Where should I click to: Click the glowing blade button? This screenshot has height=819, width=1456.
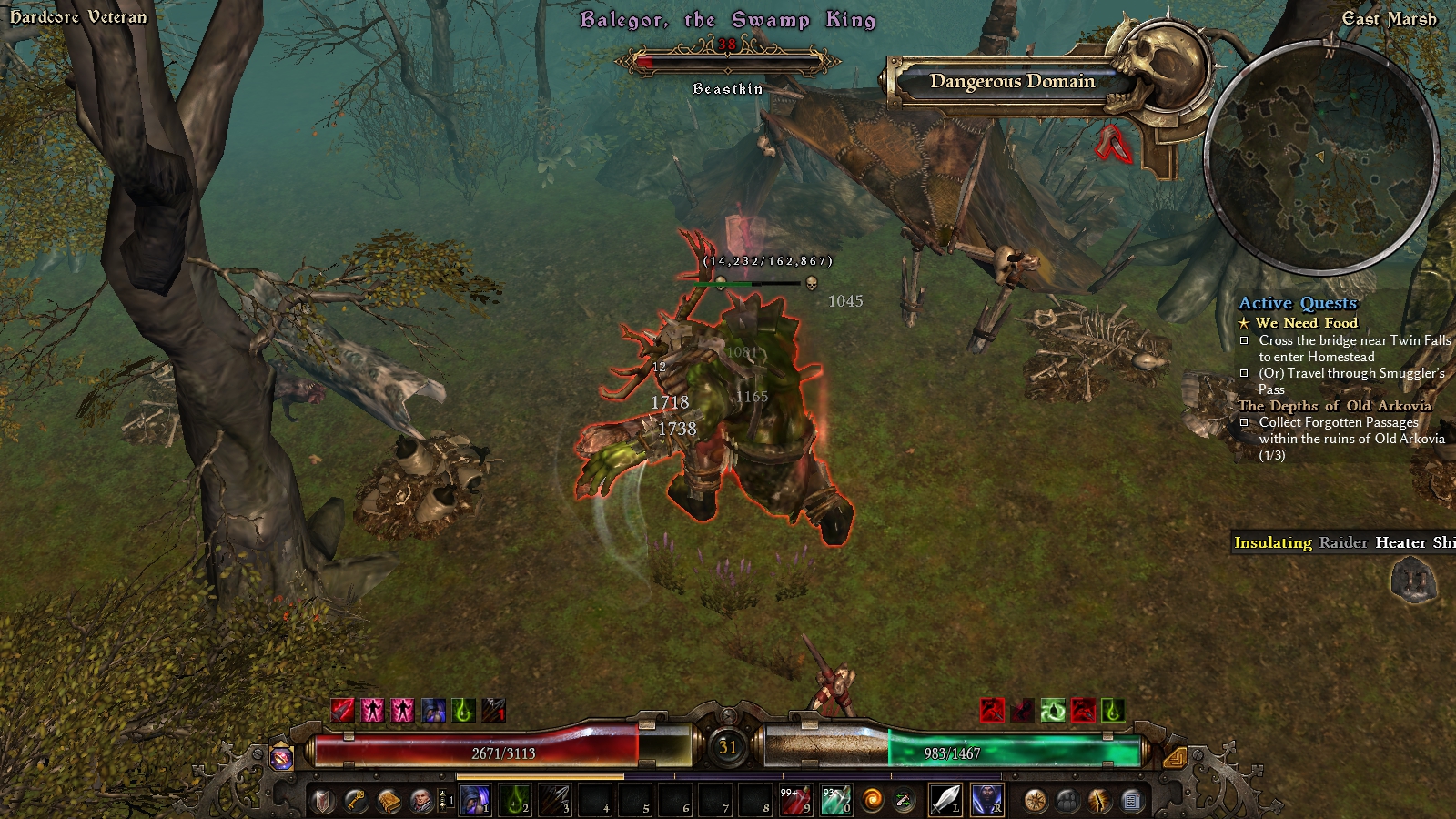pos(1099,801)
